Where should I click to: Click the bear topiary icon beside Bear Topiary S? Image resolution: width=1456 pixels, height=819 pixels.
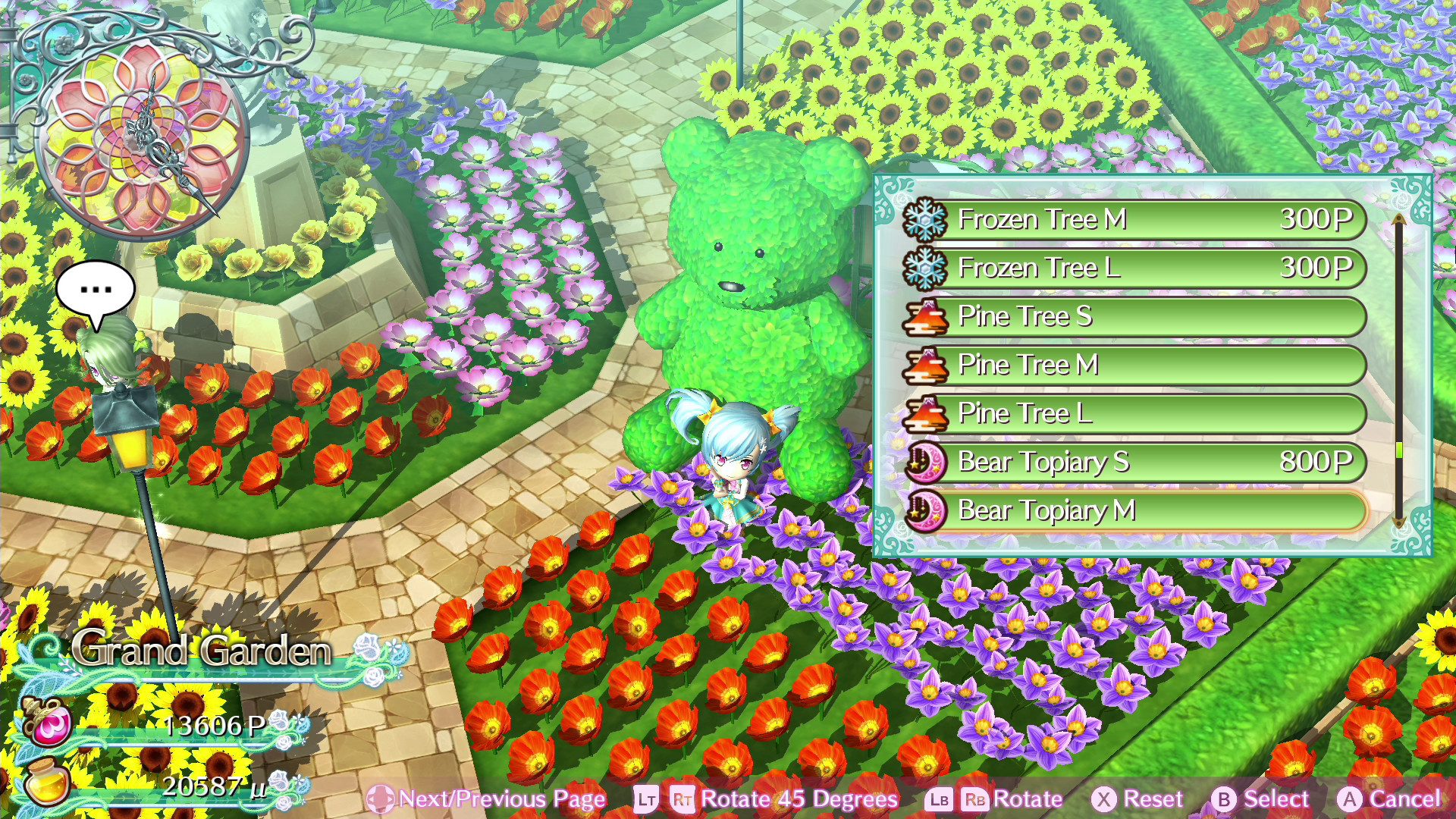click(x=926, y=463)
